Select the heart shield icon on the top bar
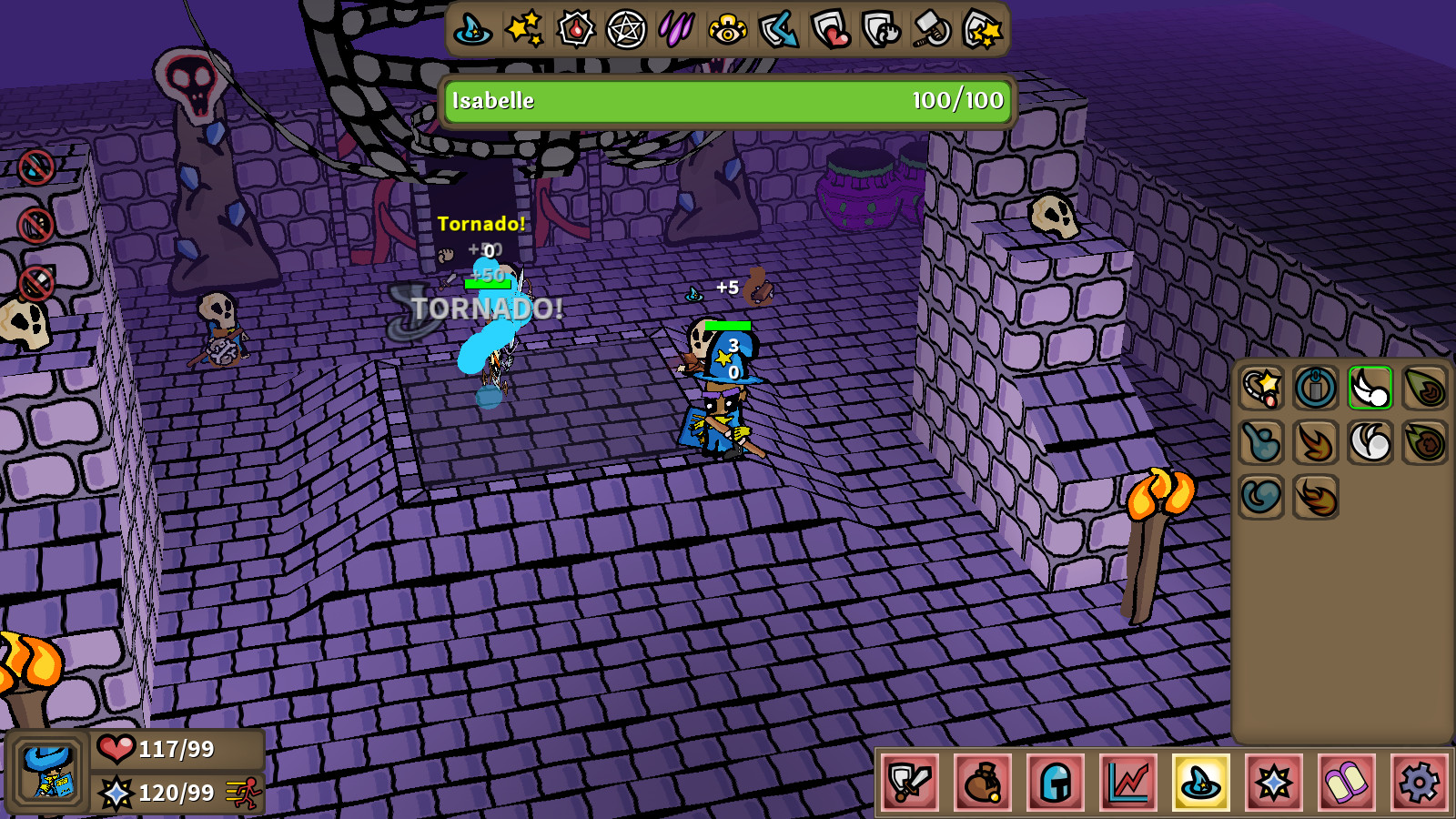 click(833, 29)
